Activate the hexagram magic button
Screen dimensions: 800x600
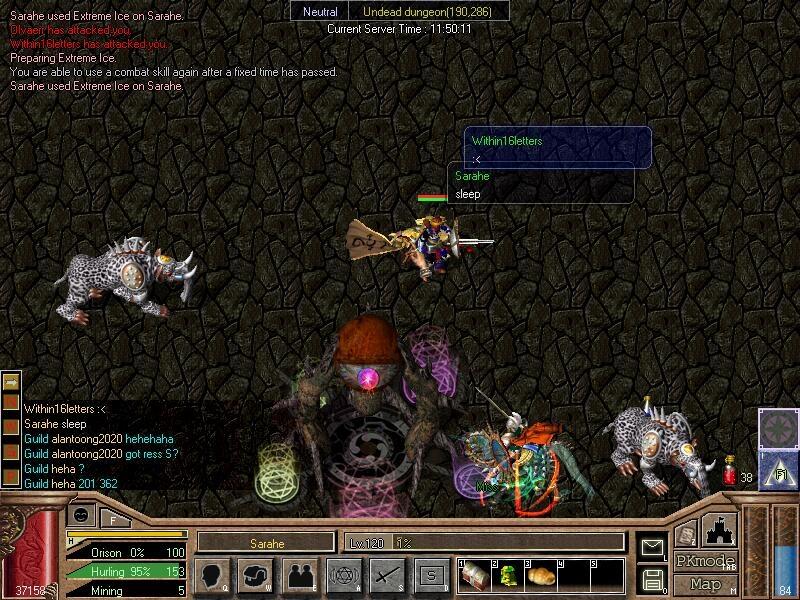coord(344,576)
